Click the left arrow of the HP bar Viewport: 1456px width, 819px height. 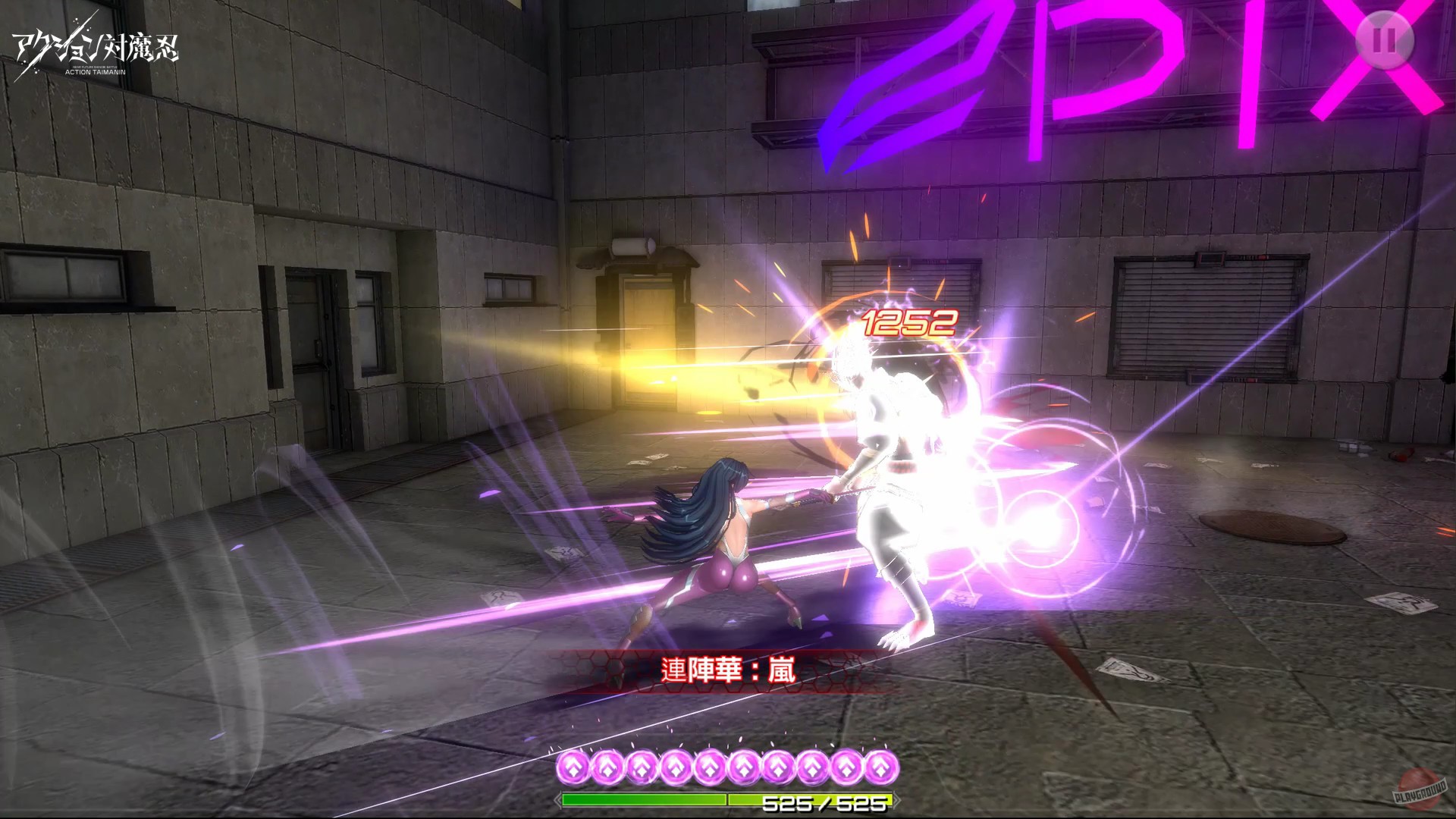[x=559, y=799]
